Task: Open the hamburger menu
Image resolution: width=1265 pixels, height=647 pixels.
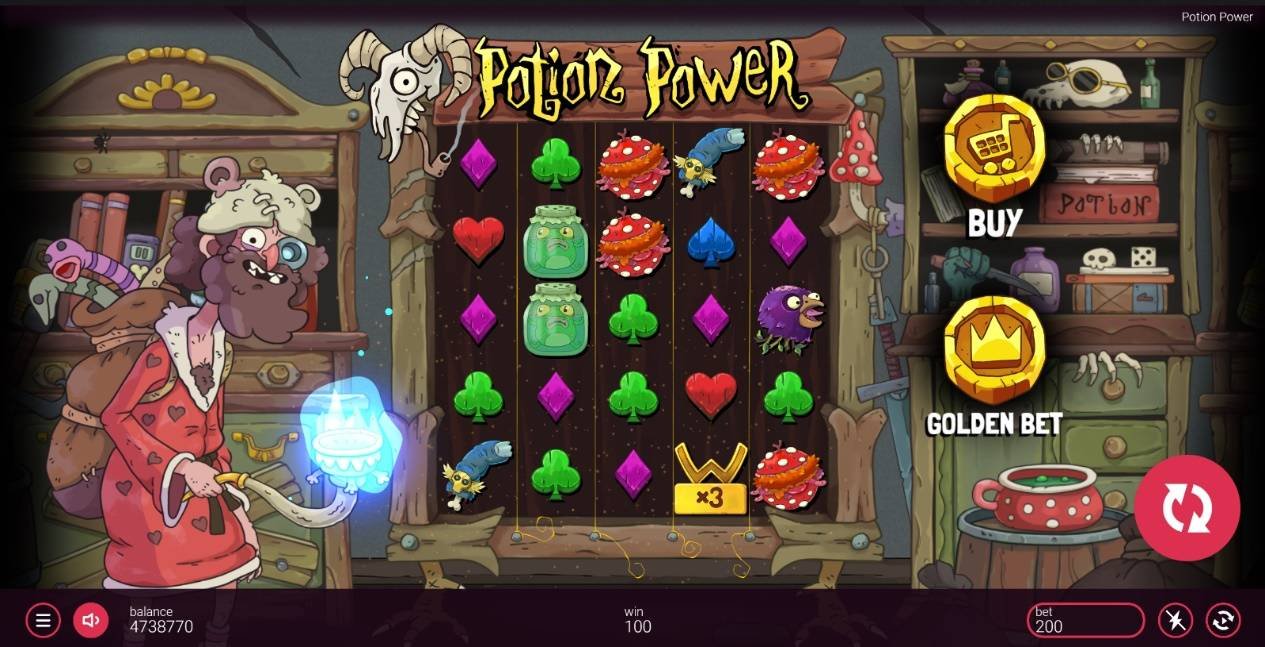Action: (42, 620)
